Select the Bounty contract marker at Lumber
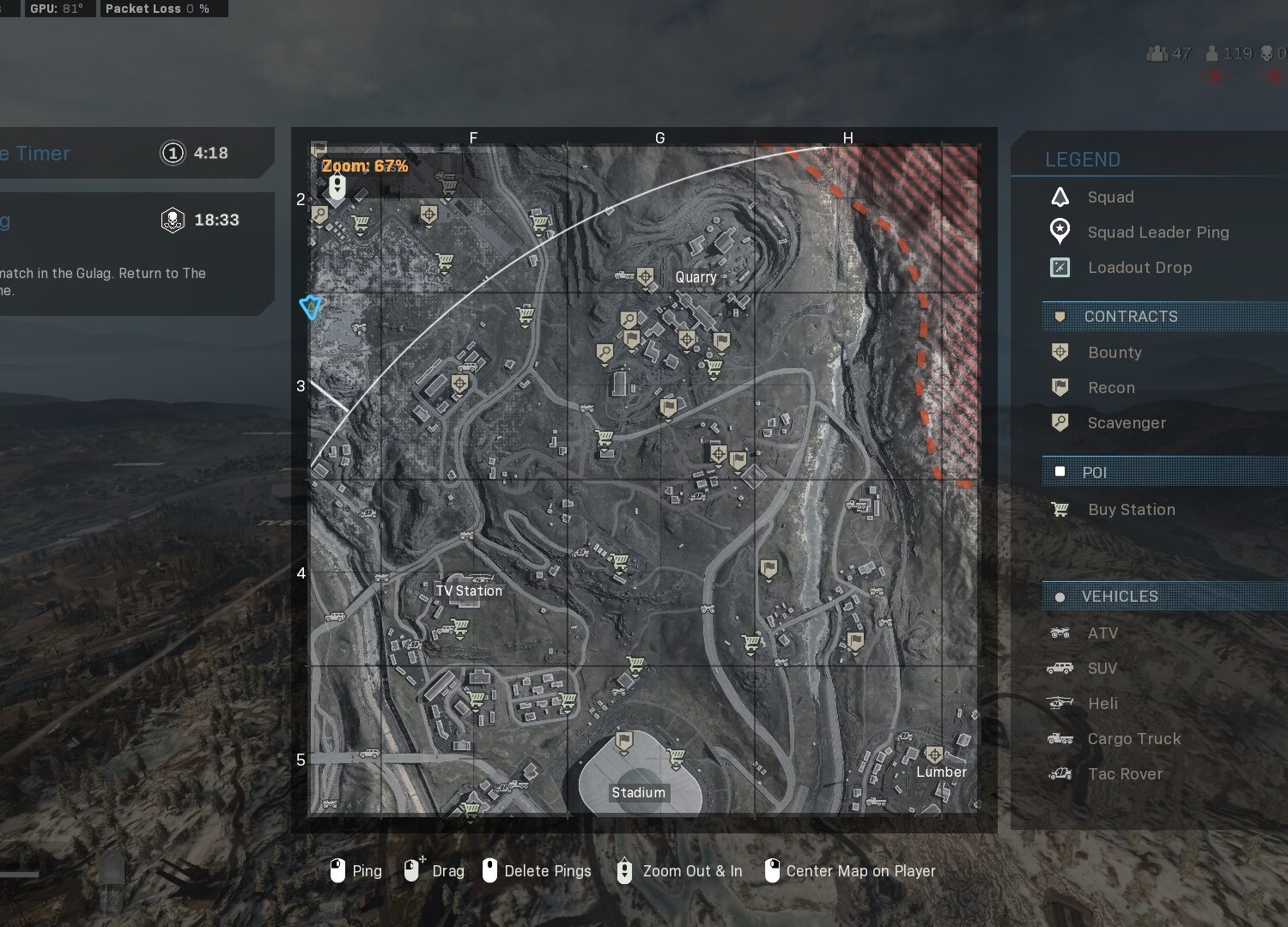The image size is (1288, 927). pos(934,754)
